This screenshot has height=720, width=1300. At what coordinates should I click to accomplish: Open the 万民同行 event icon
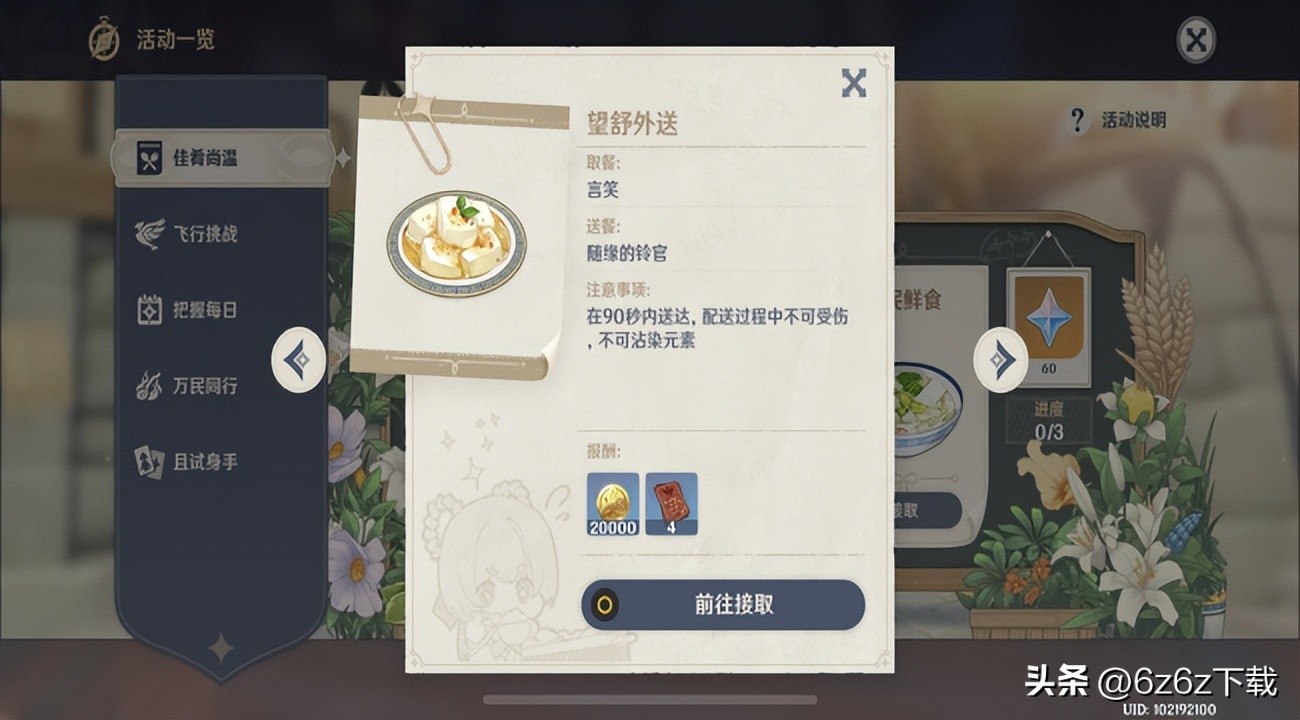point(150,382)
